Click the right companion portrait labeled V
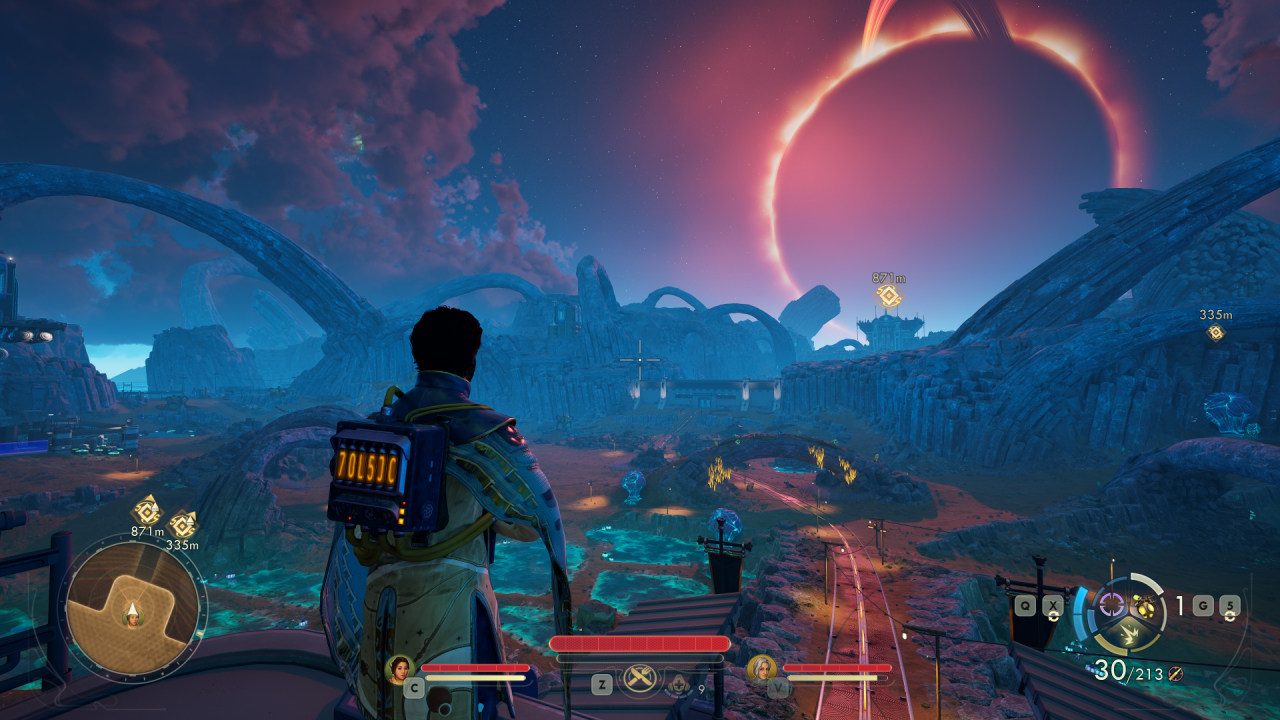This screenshot has height=720, width=1280. (760, 668)
